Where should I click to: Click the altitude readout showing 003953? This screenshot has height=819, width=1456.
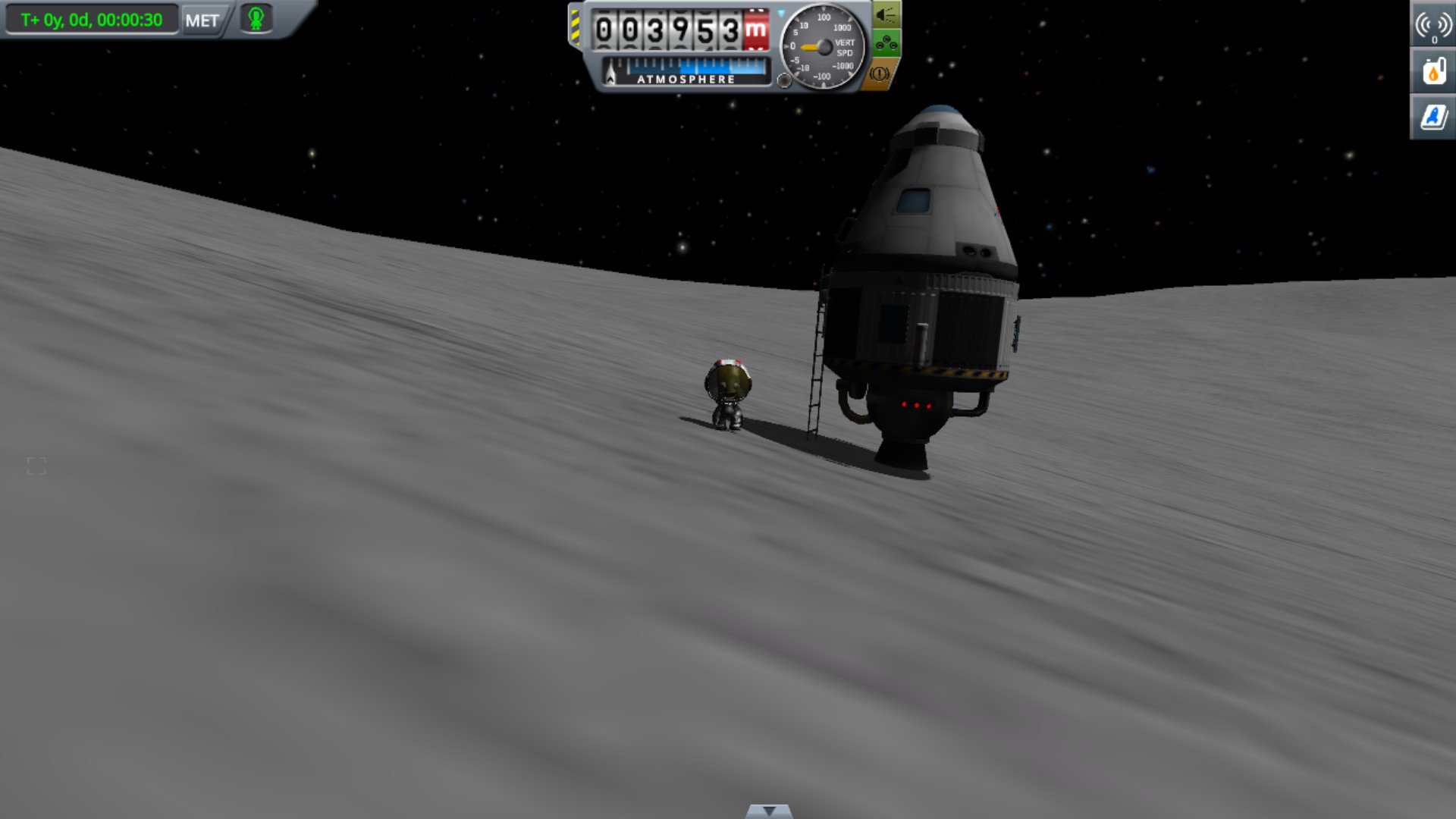667,30
